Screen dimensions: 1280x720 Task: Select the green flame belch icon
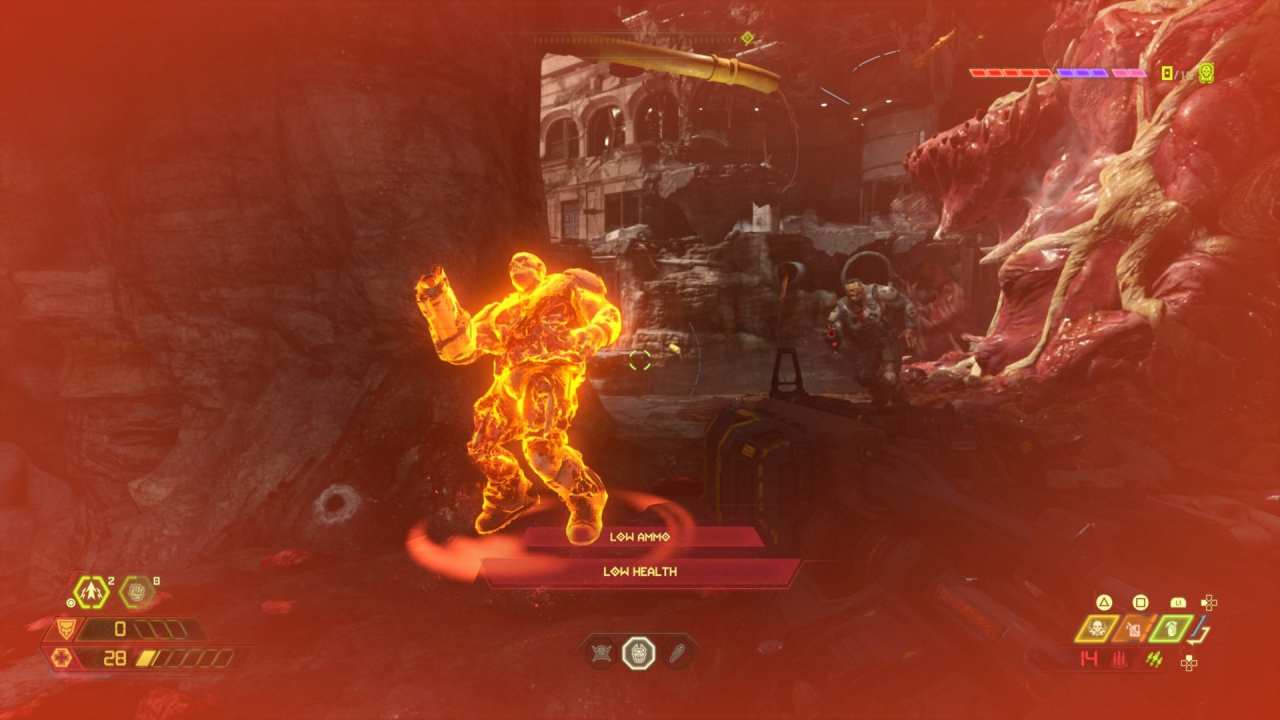[1171, 628]
